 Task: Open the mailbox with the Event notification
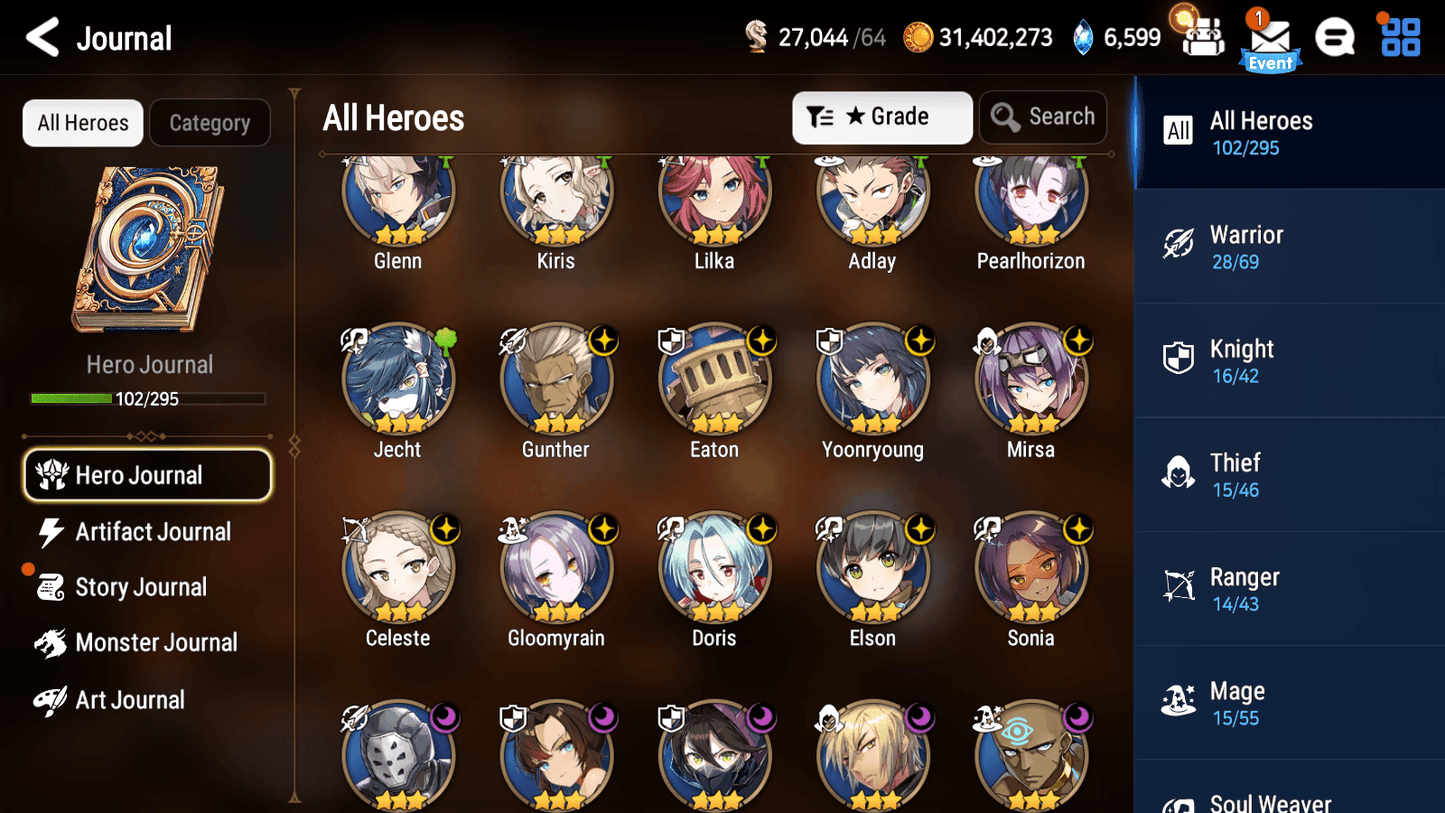click(x=1270, y=38)
